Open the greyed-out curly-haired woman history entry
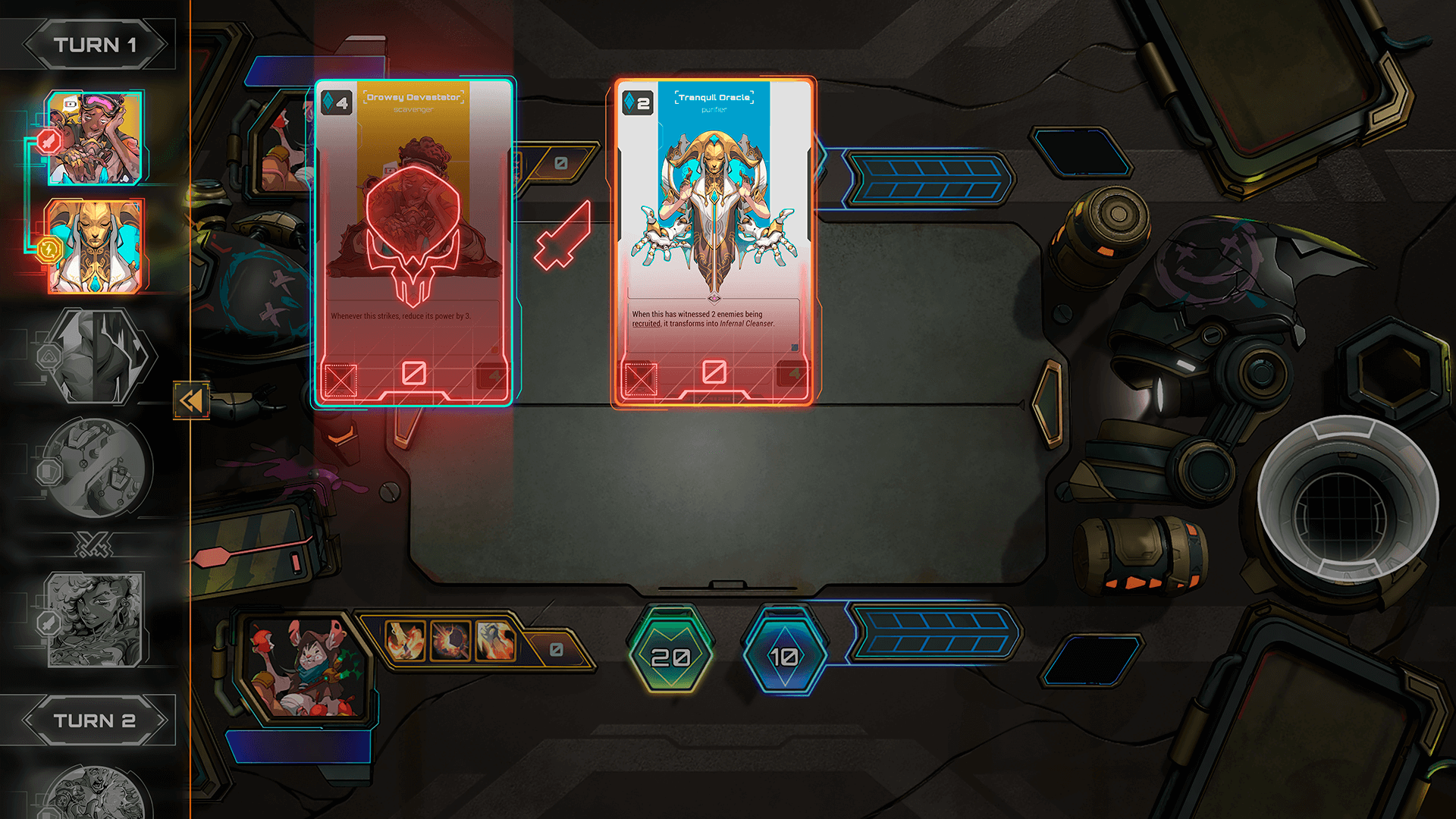Viewport: 1456px width, 819px height. click(x=96, y=620)
